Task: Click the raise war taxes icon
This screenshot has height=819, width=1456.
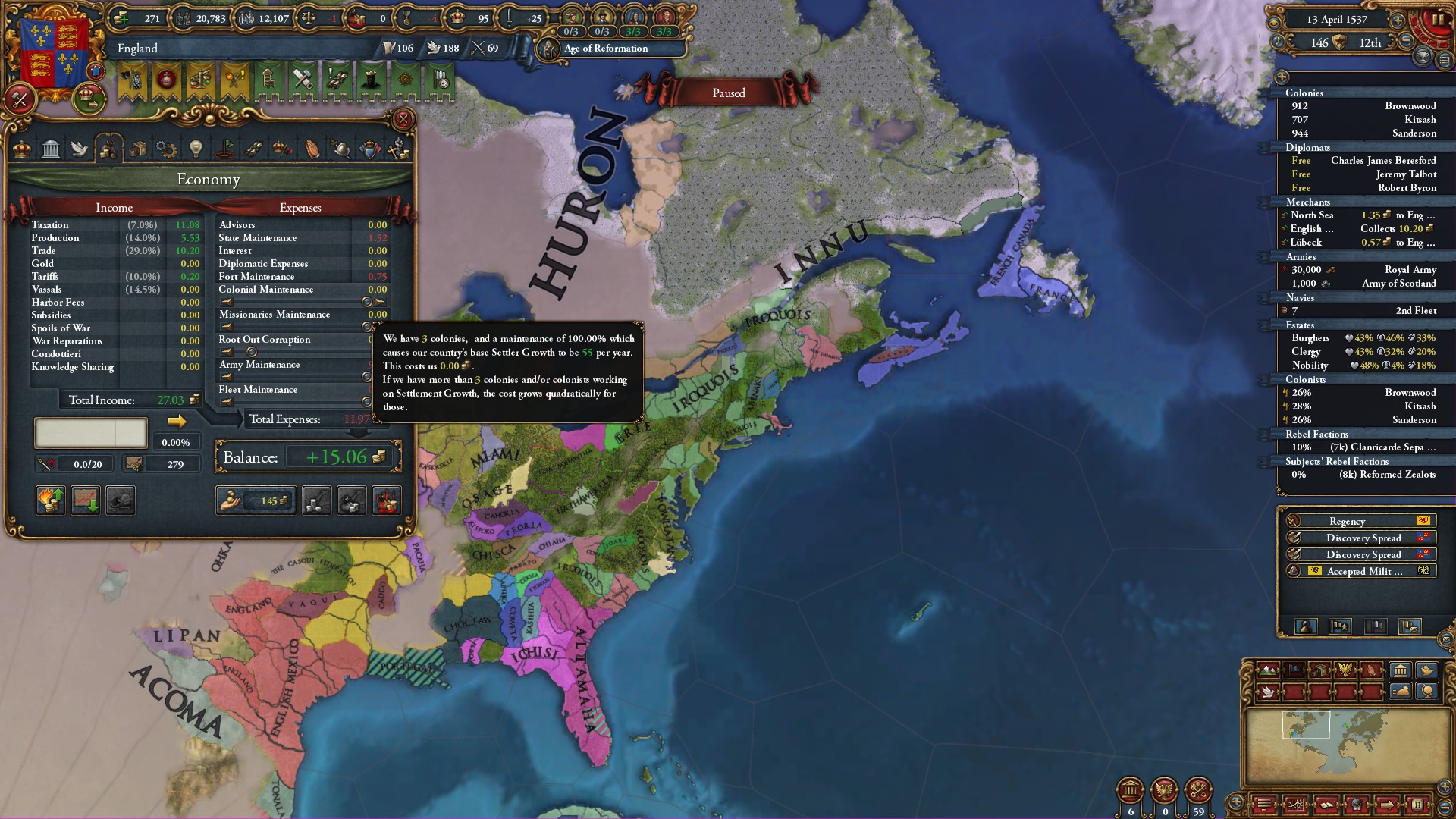Action: [x=388, y=500]
